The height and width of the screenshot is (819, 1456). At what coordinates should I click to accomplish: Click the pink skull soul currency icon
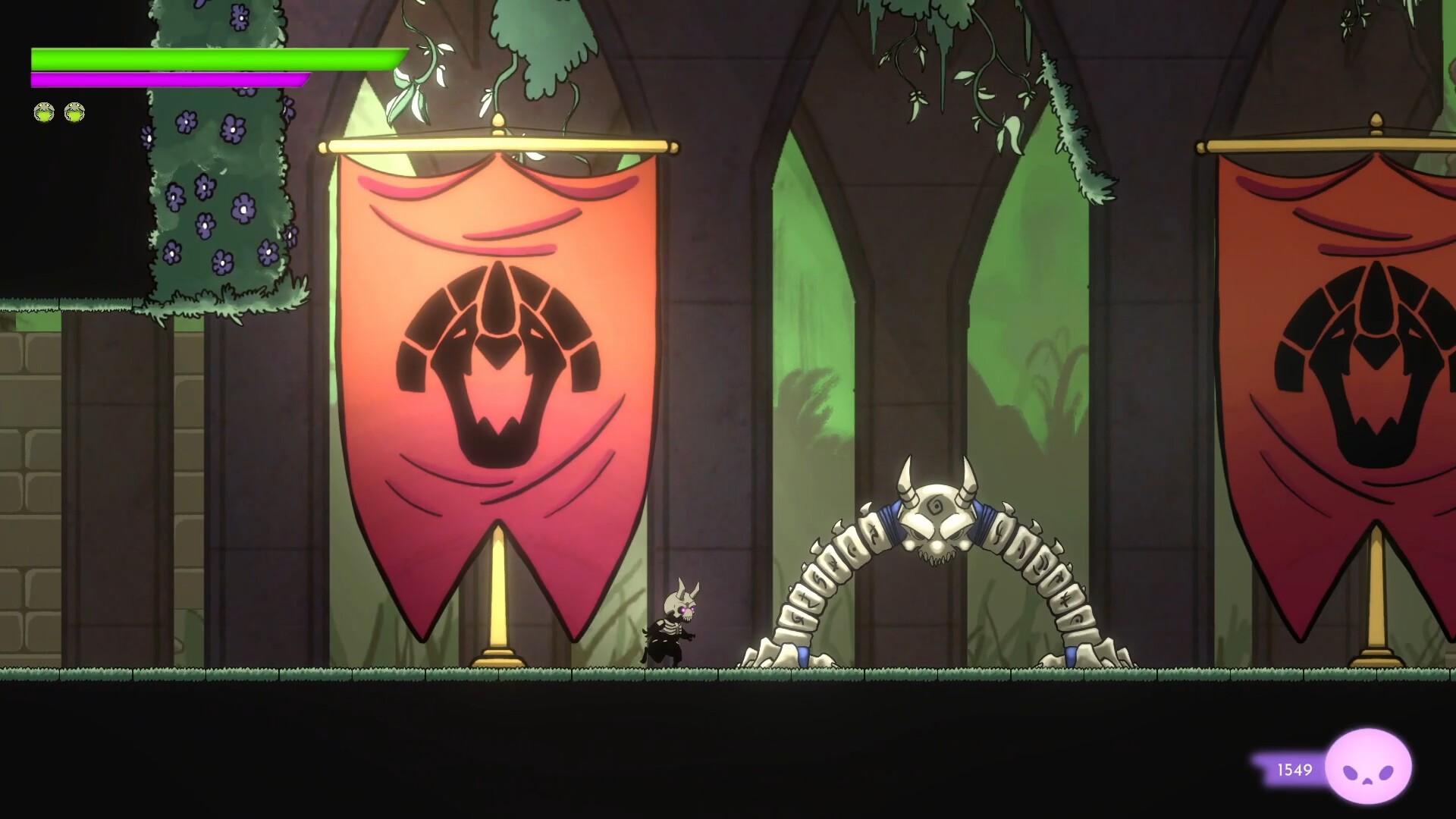[1372, 767]
